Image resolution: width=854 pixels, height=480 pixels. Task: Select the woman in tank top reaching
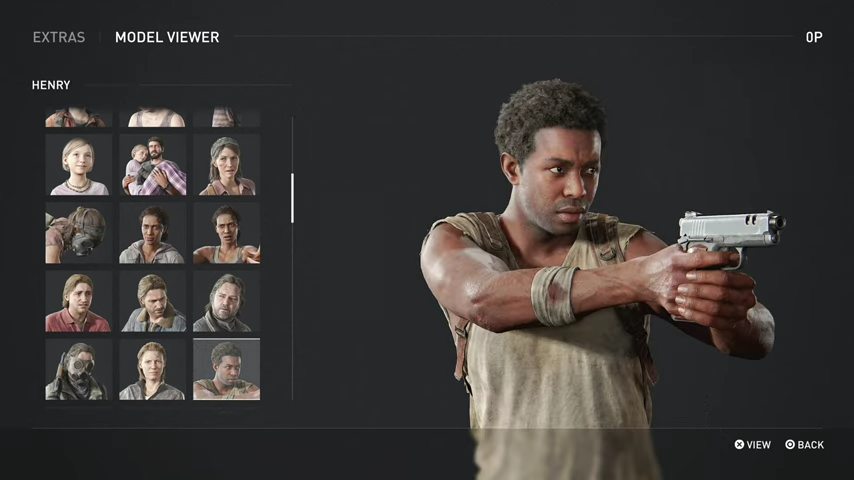pos(226,233)
